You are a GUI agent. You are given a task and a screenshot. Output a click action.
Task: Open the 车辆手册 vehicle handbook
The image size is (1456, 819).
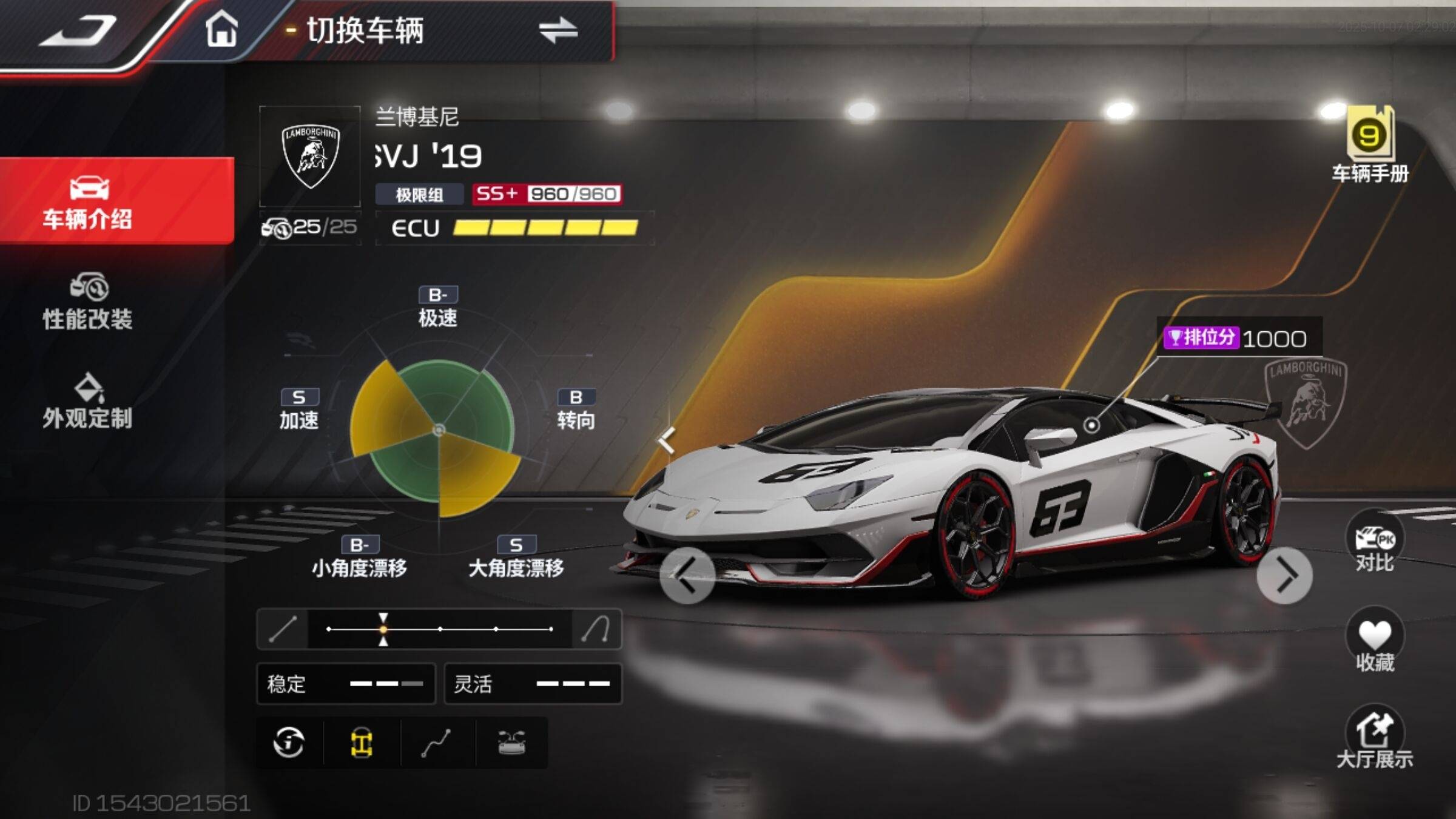(1370, 146)
